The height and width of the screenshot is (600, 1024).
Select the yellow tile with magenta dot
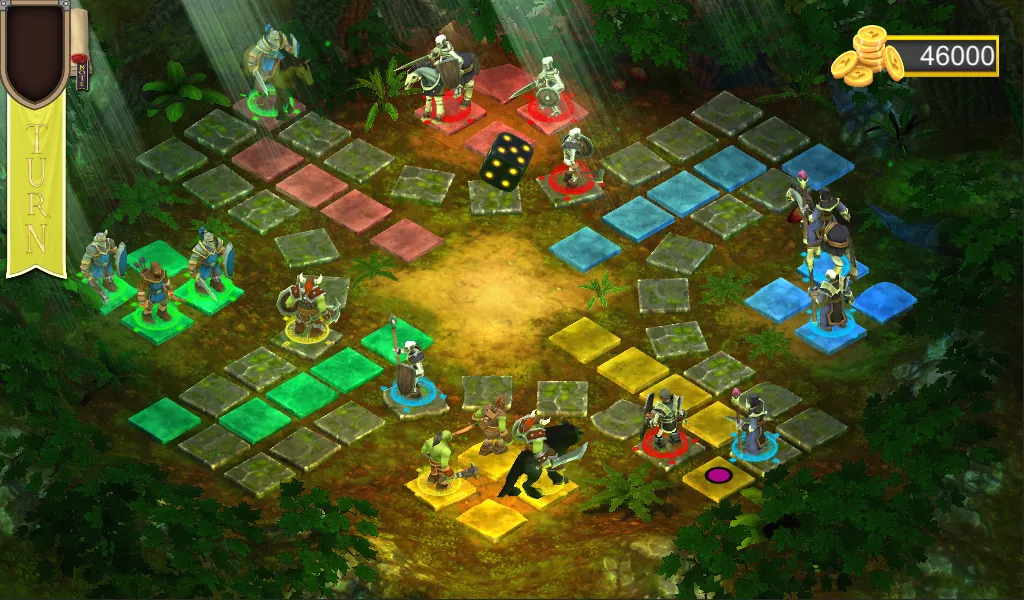pyautogui.click(x=717, y=475)
